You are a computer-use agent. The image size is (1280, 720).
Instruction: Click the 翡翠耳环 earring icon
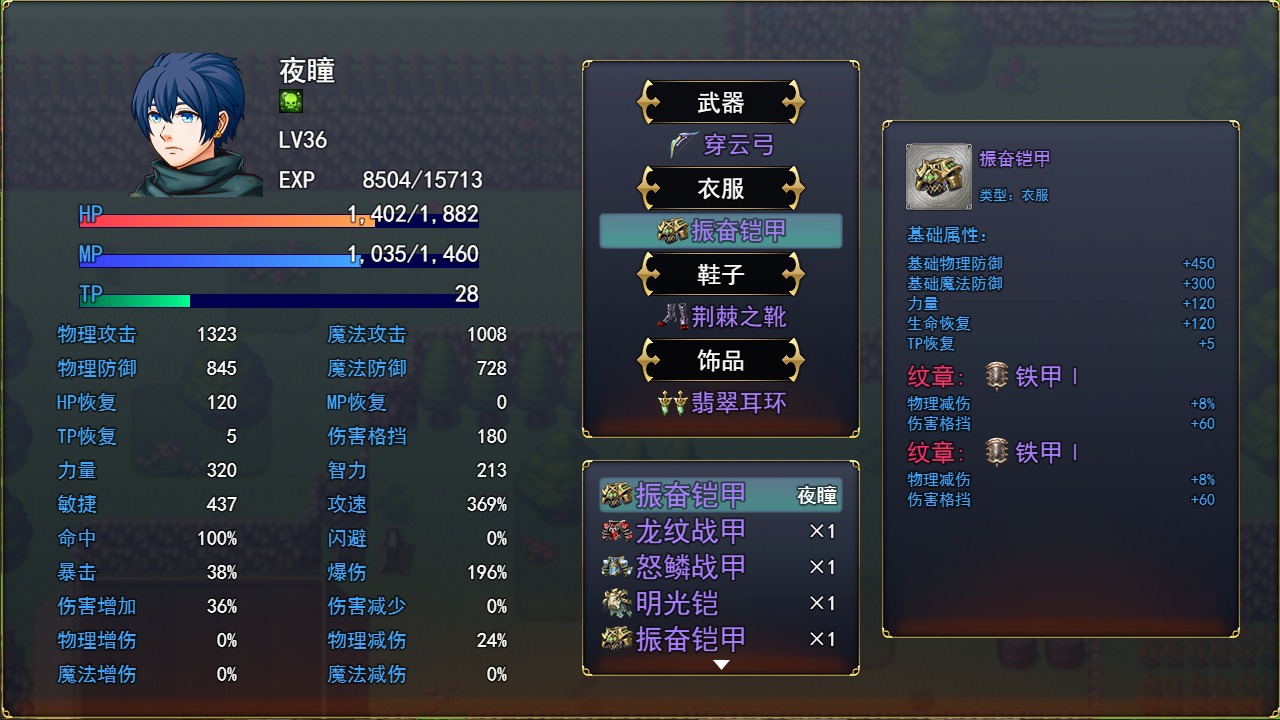673,403
